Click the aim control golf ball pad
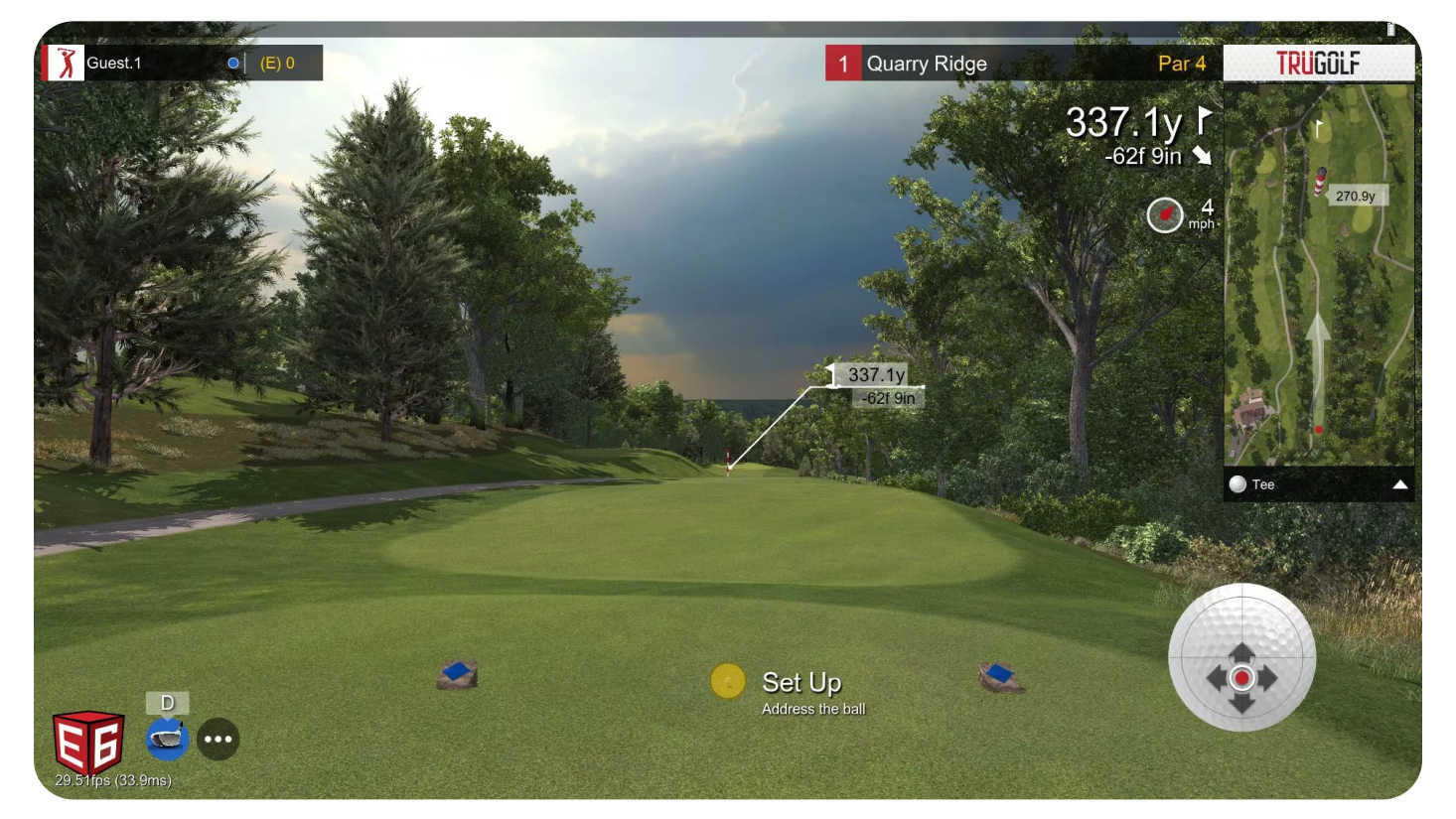 pyautogui.click(x=1241, y=657)
